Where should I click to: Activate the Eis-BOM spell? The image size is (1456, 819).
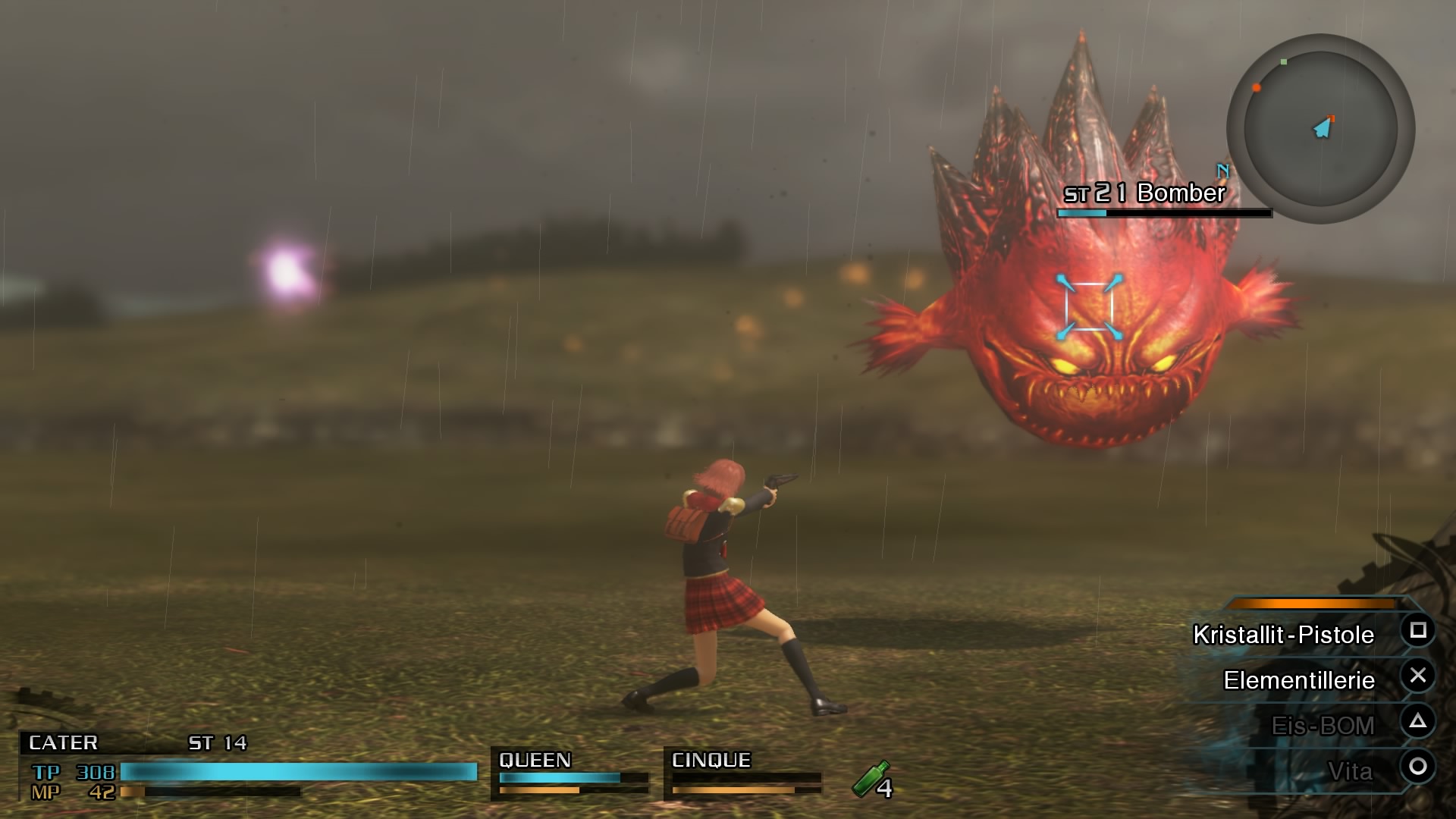1323,726
